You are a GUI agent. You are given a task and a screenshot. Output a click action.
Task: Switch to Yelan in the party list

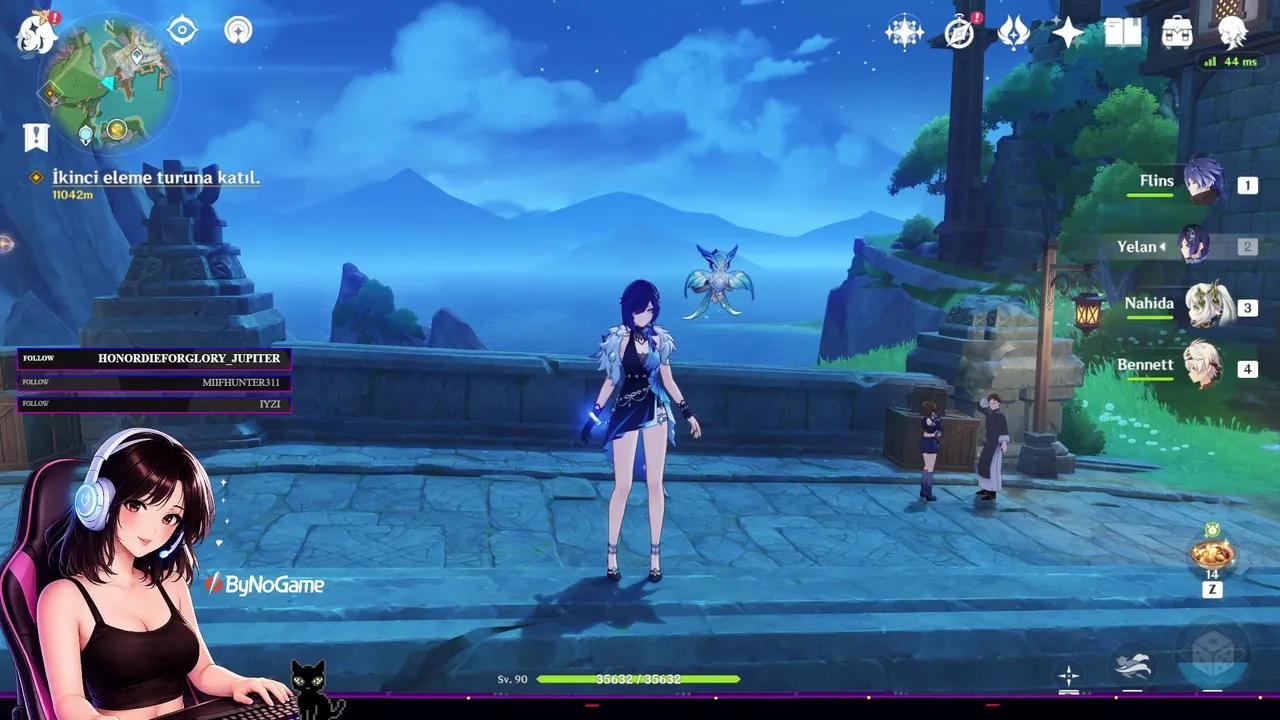pos(1196,246)
